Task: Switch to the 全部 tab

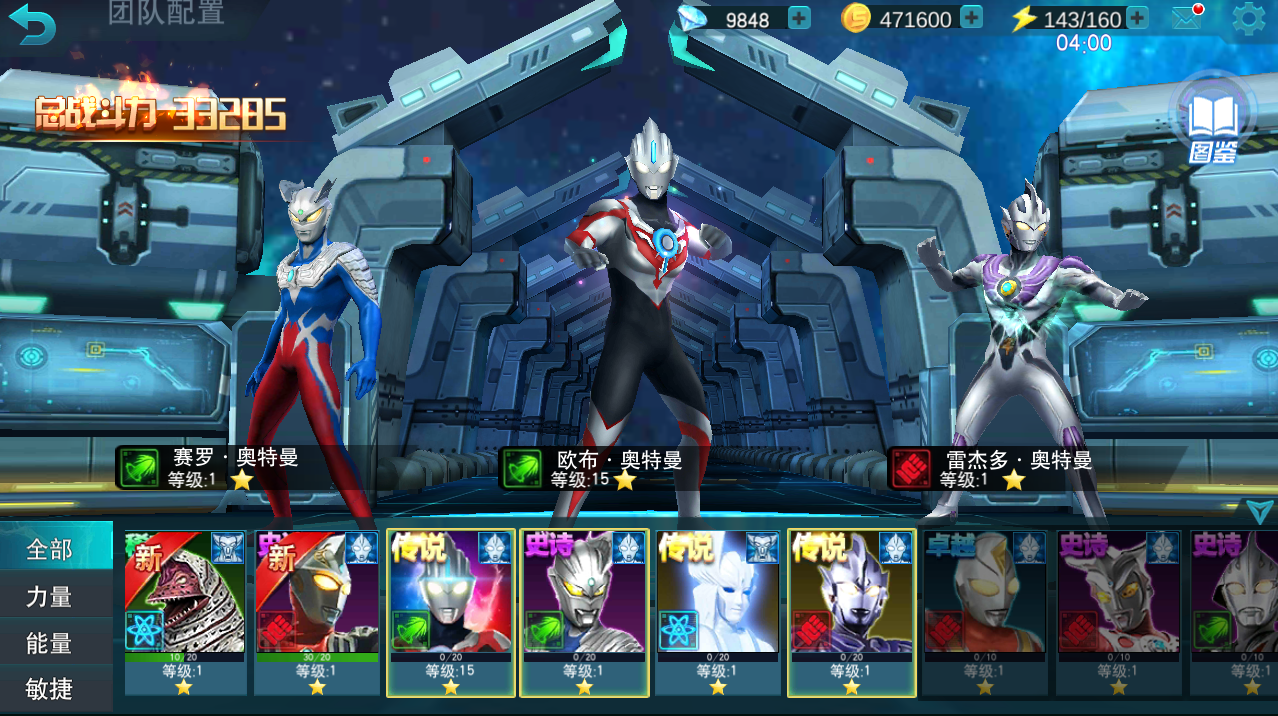Action: pos(50,549)
